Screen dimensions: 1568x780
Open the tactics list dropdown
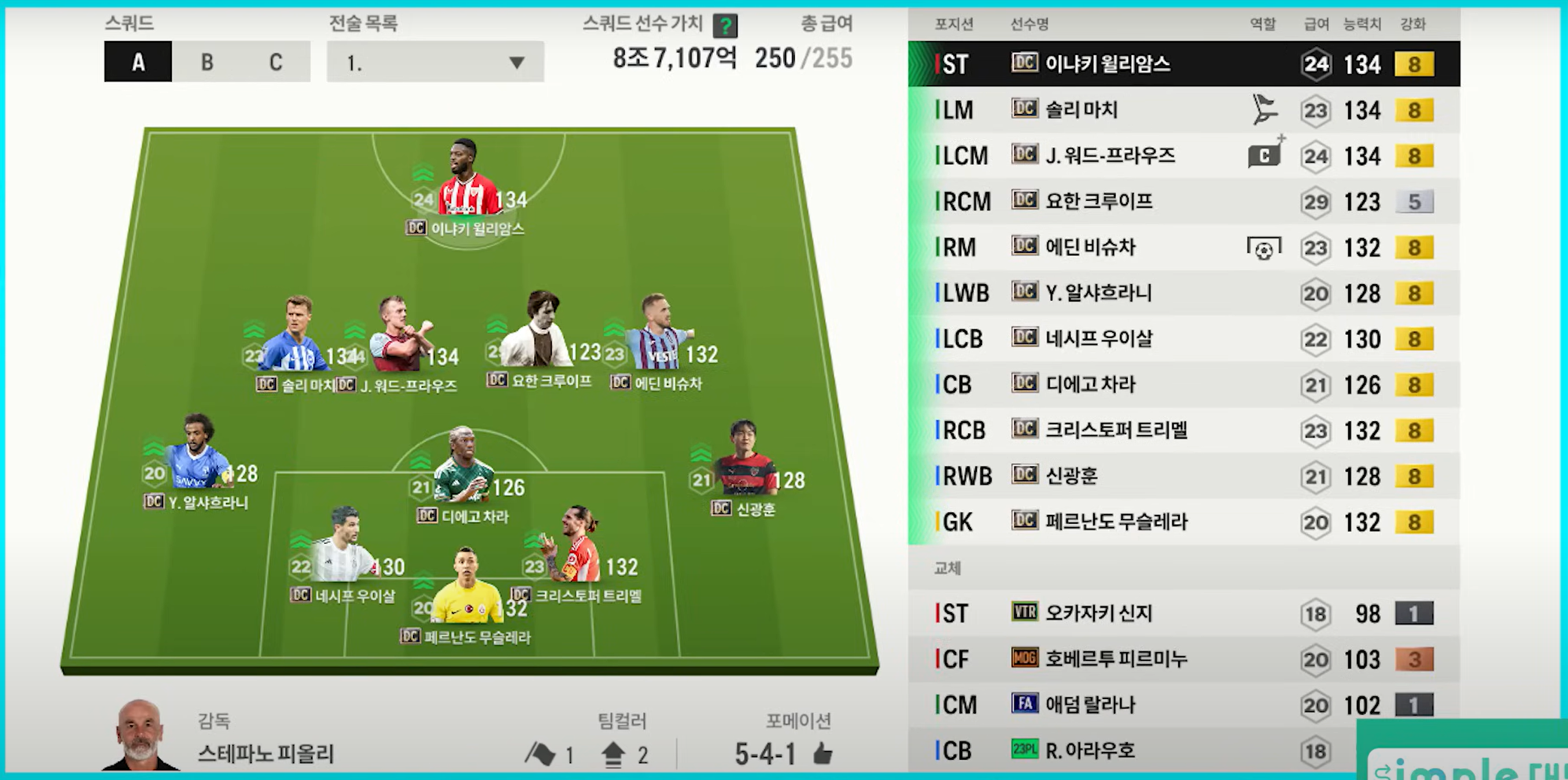point(435,62)
